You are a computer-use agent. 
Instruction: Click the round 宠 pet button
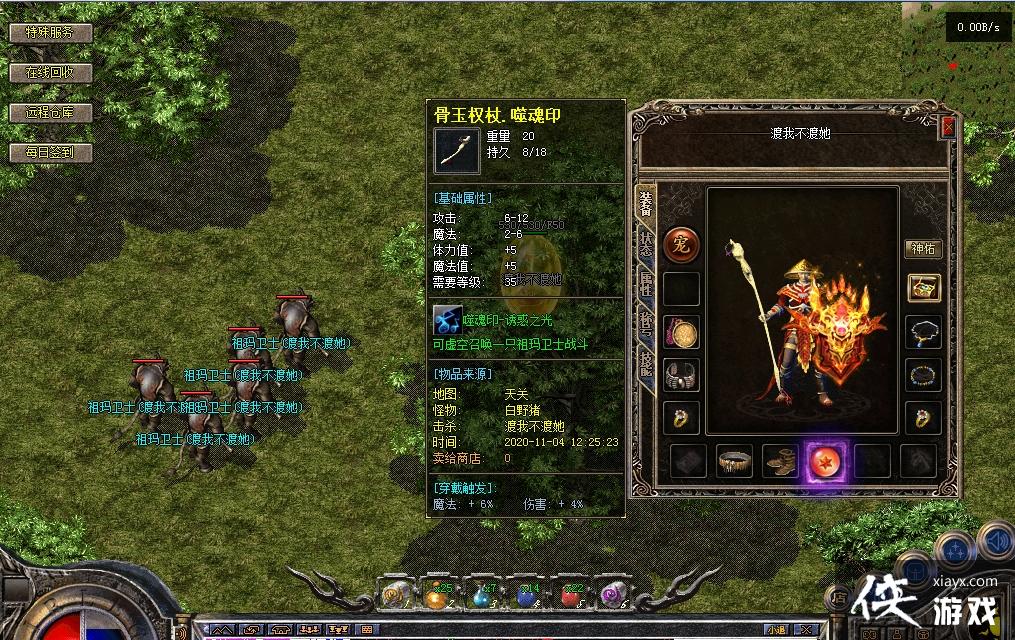click(682, 244)
